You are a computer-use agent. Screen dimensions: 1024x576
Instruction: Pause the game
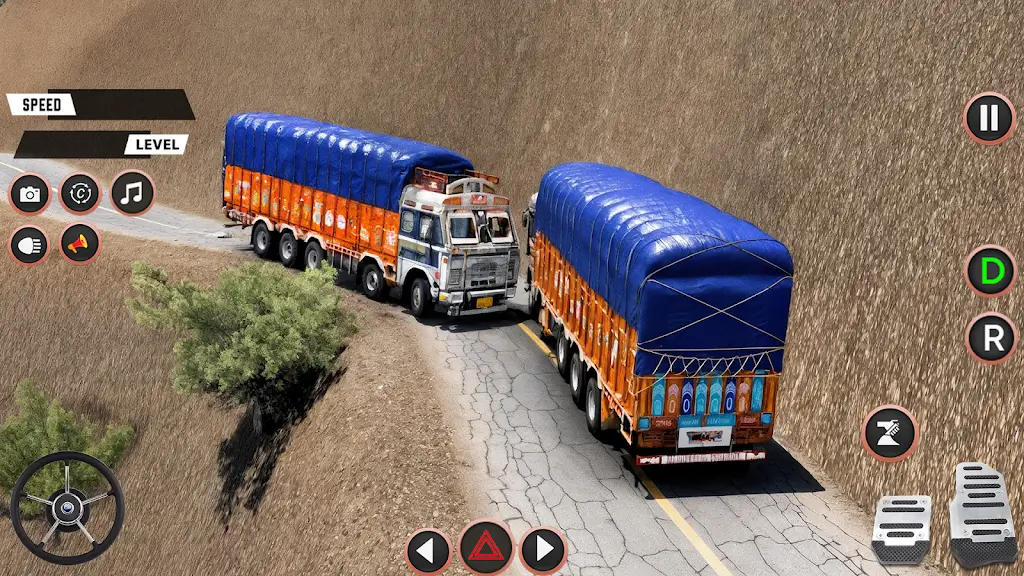pos(989,118)
